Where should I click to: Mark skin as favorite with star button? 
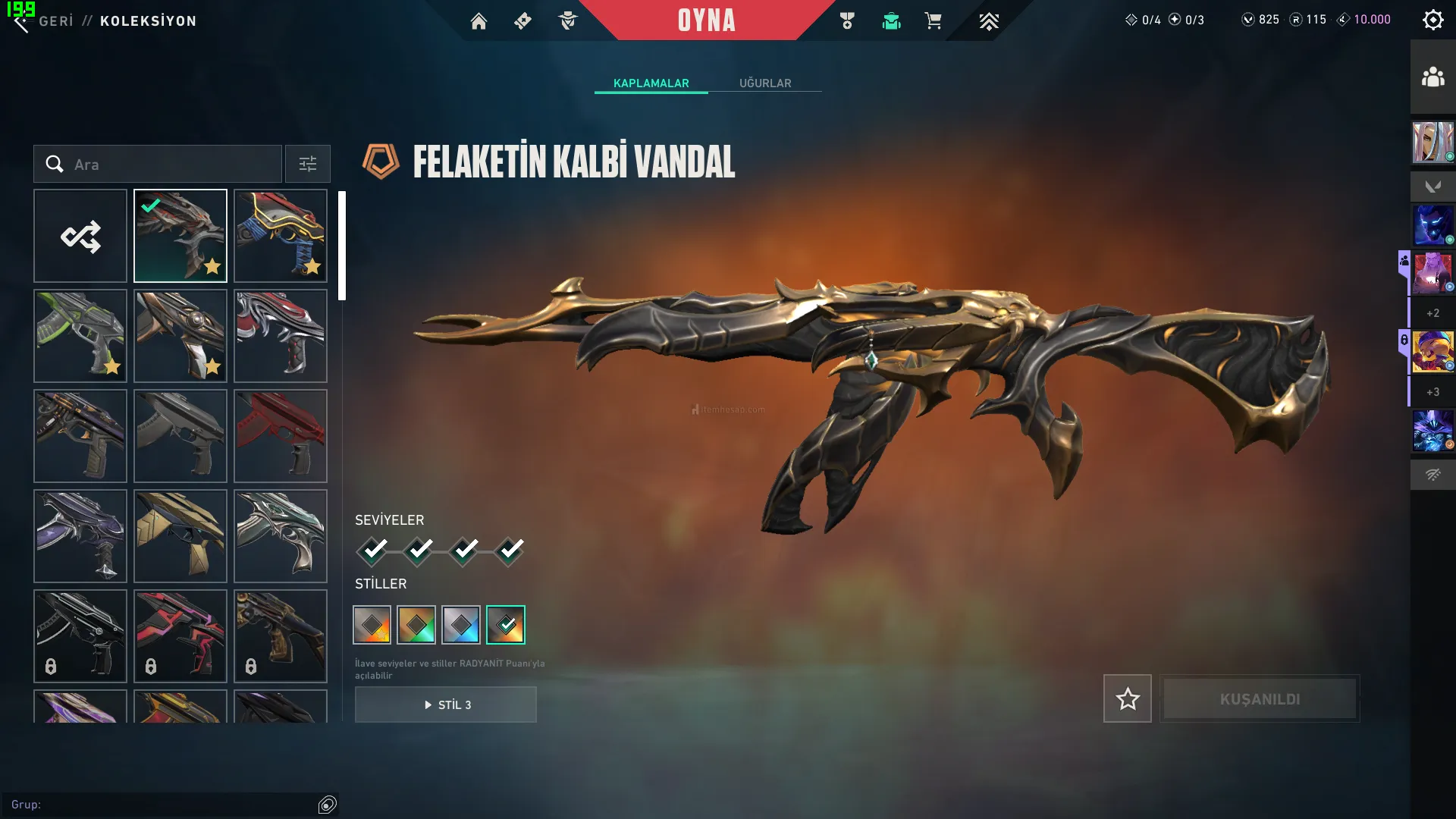[1127, 698]
